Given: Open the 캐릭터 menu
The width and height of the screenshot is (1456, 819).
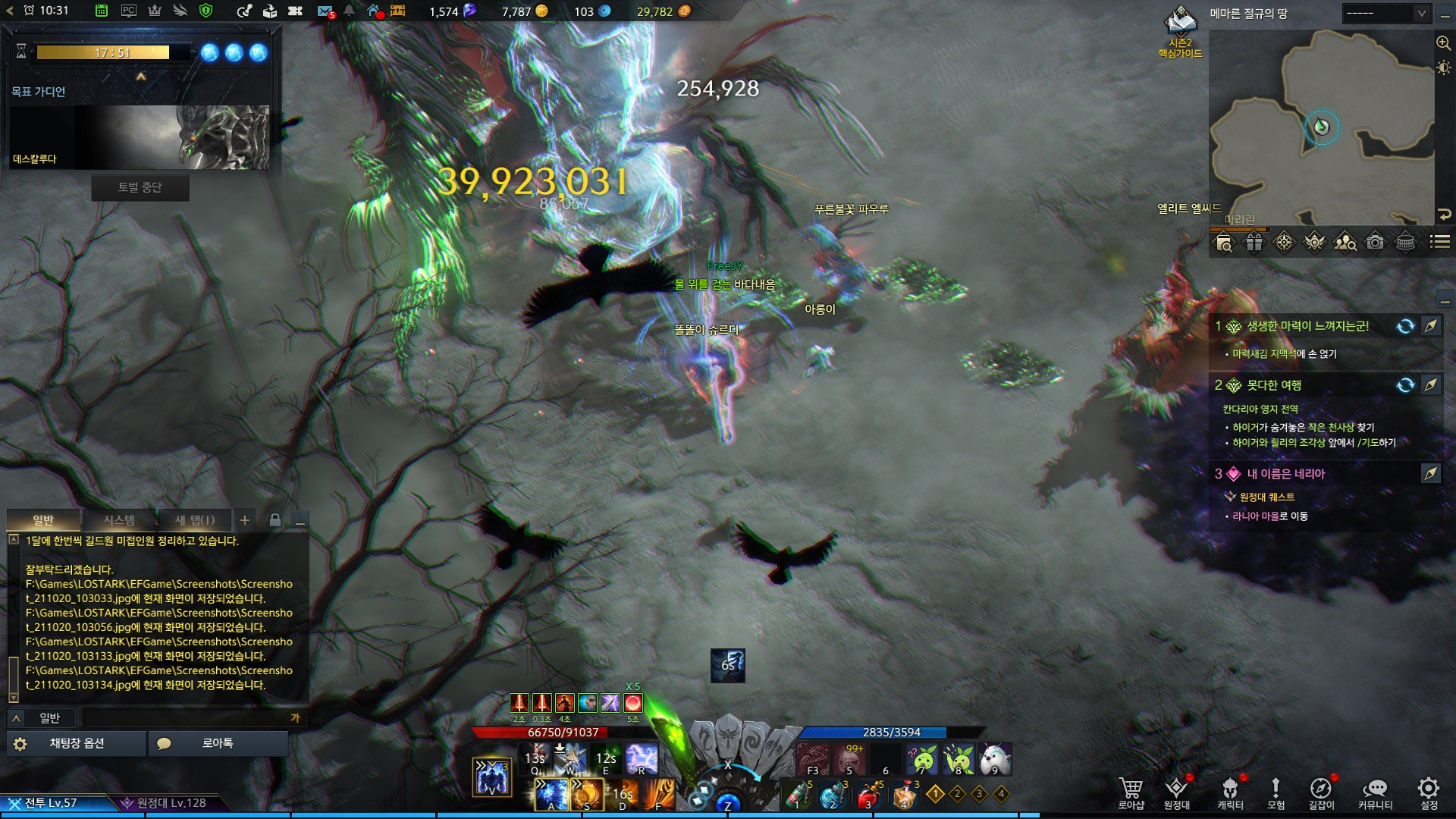Looking at the screenshot, I should [1230, 792].
